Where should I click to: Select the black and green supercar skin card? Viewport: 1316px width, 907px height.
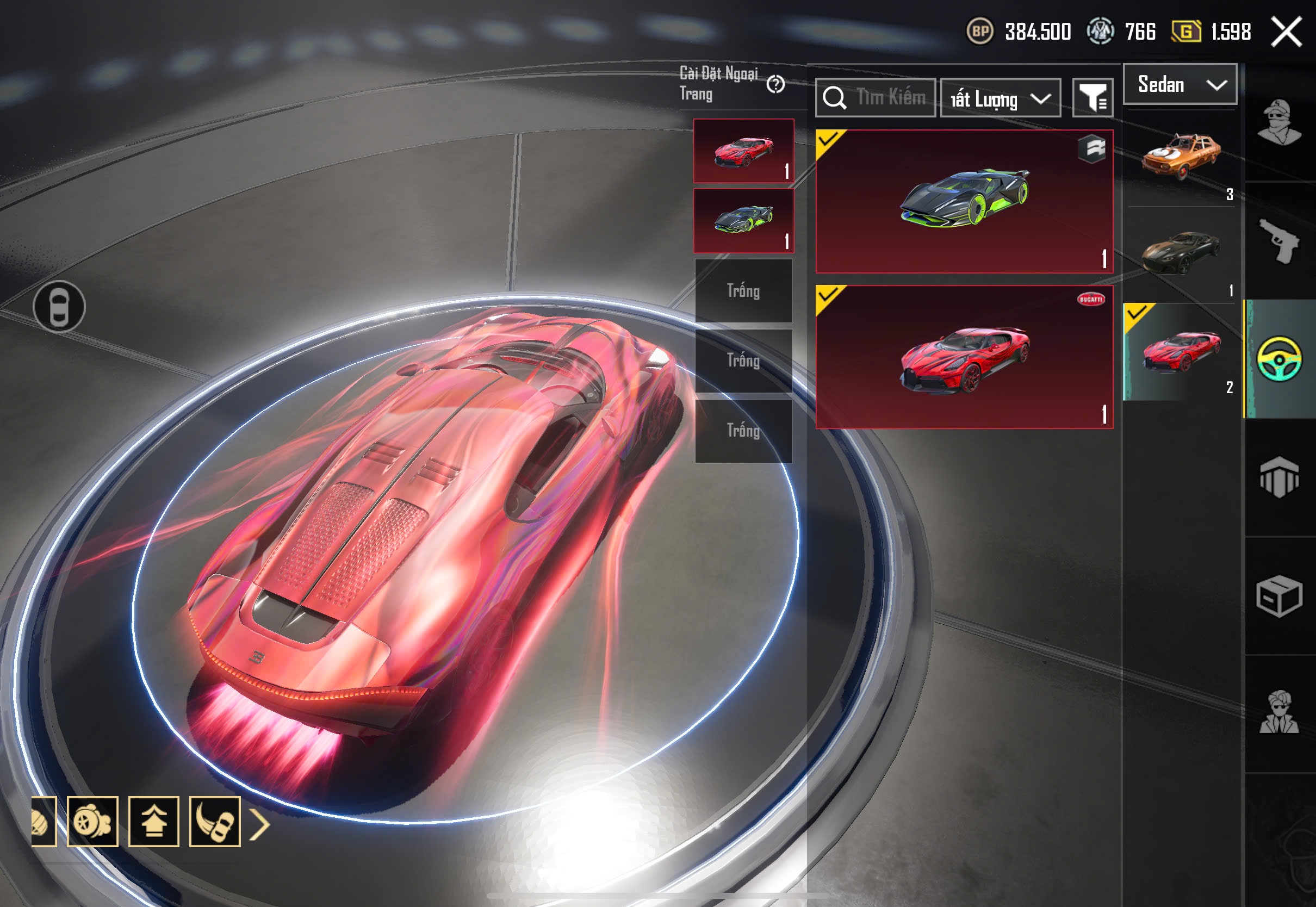click(x=964, y=201)
